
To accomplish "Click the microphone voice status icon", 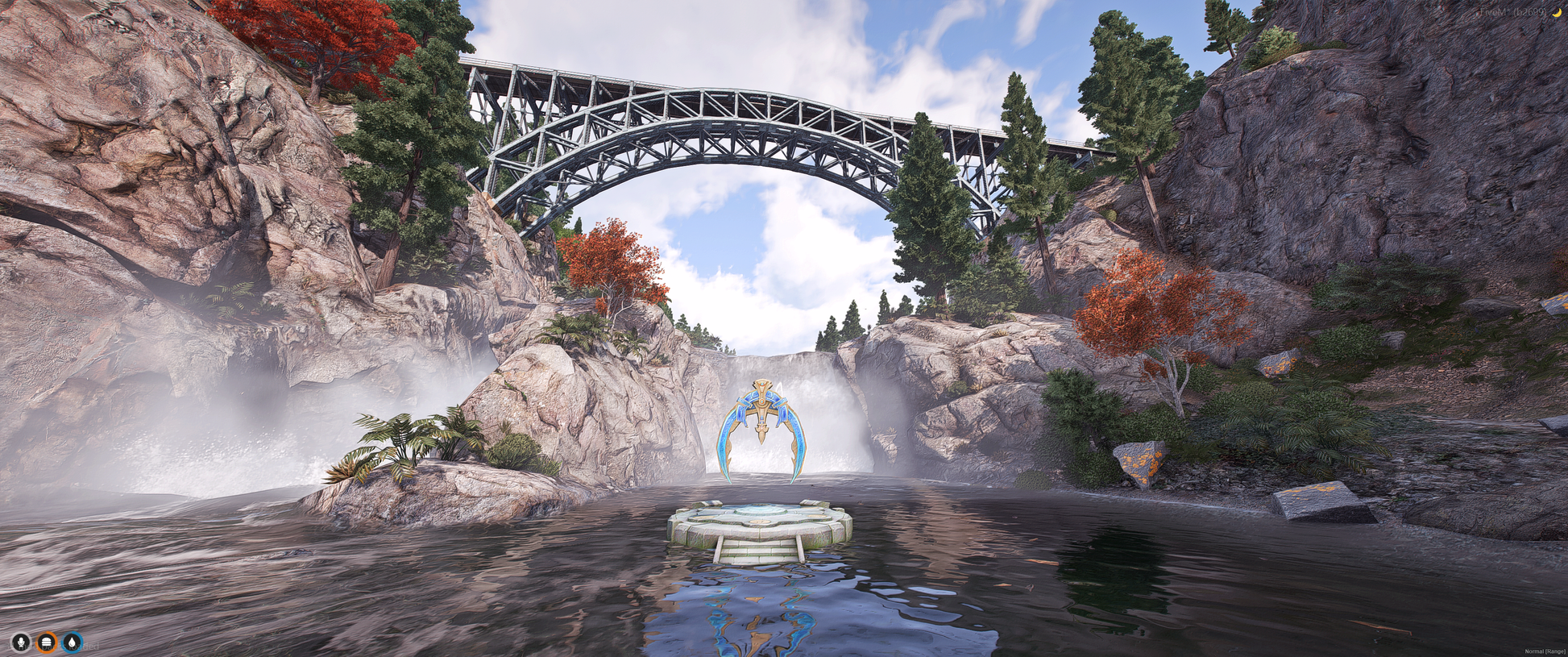I will click(x=21, y=642).
